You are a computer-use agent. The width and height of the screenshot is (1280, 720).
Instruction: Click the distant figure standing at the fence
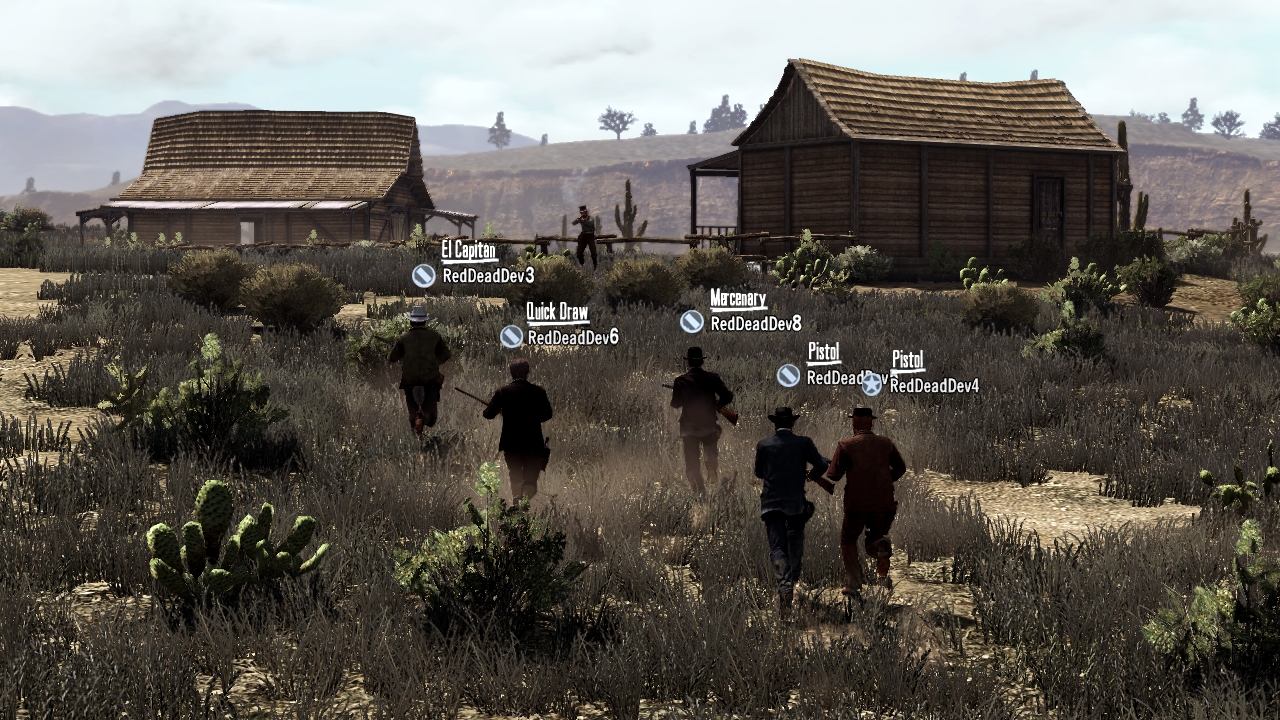click(584, 225)
